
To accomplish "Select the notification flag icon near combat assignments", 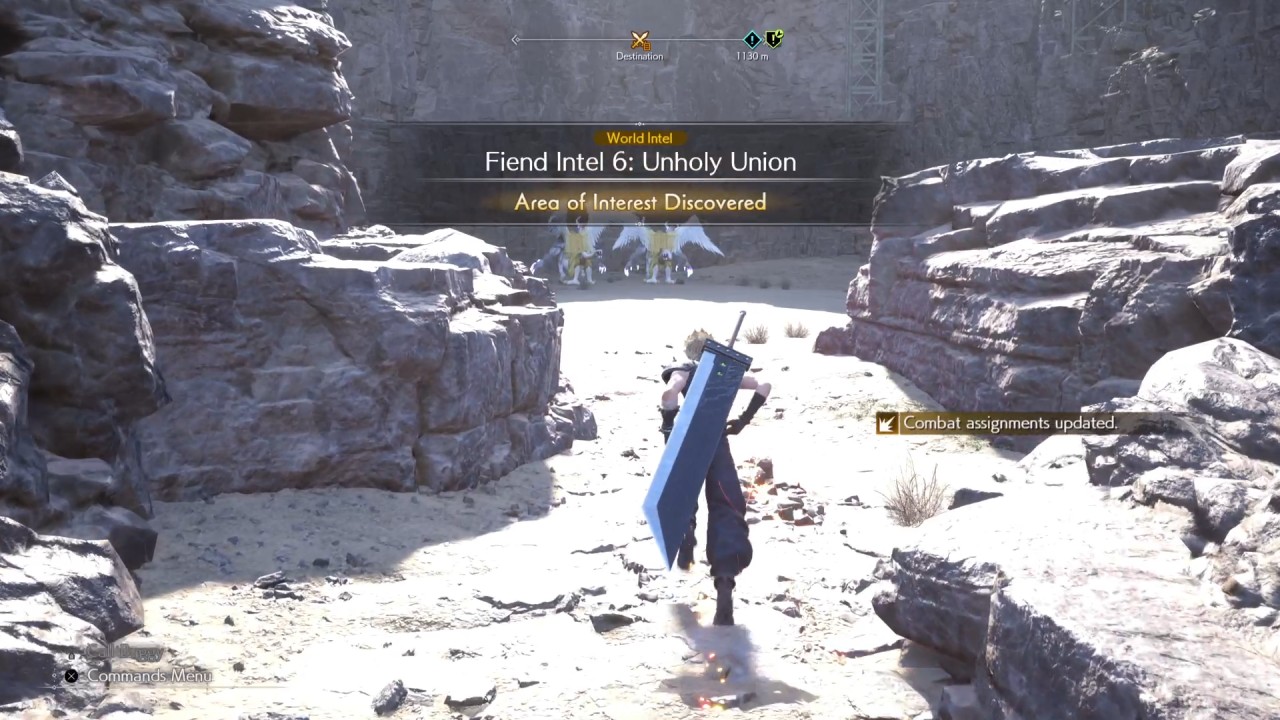I will [886, 423].
